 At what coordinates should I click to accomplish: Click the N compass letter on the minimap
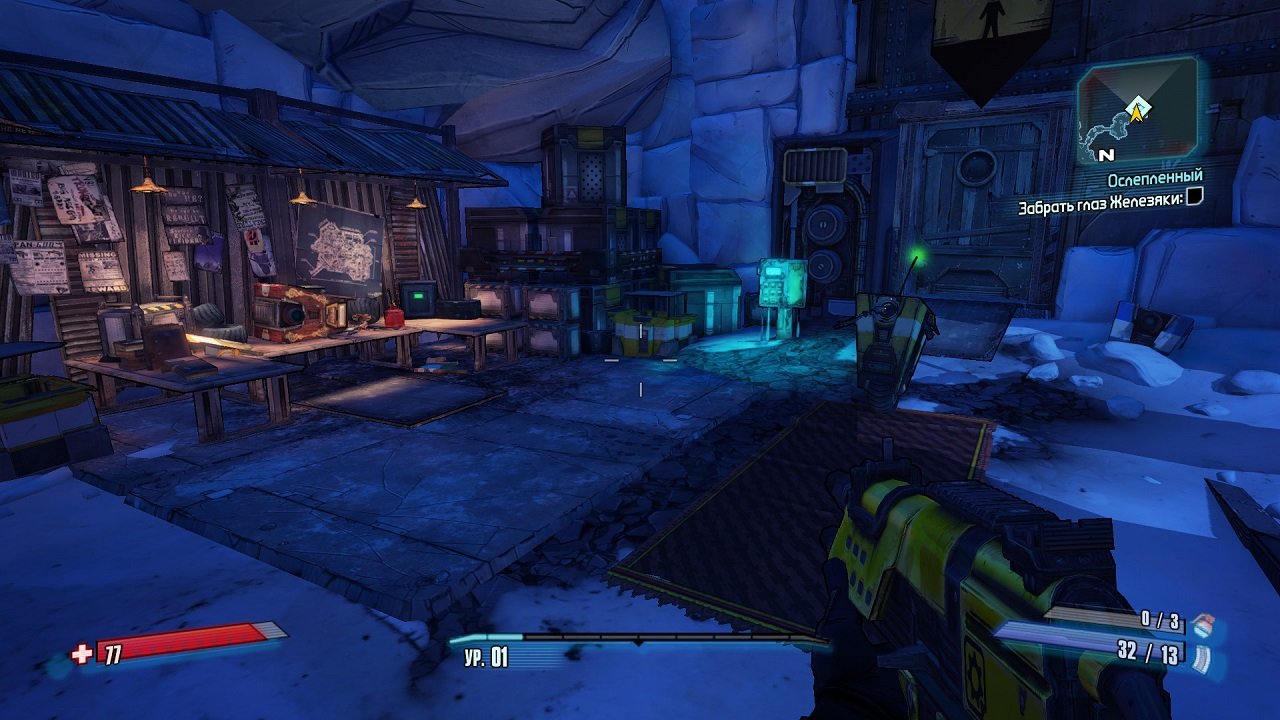coord(1107,154)
